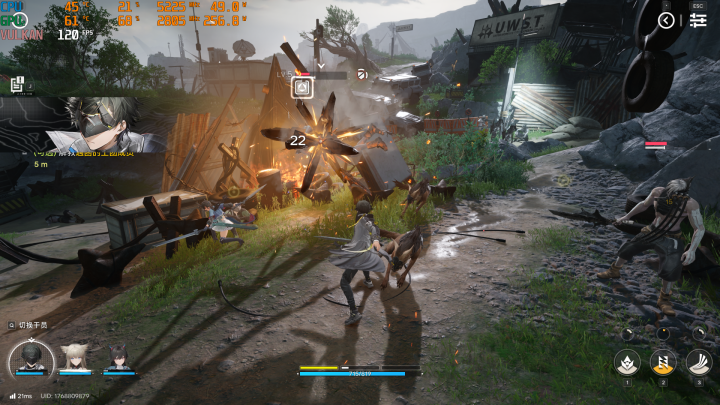
Task: Switch to the blonde fox-eared operator
Action: pos(74,358)
